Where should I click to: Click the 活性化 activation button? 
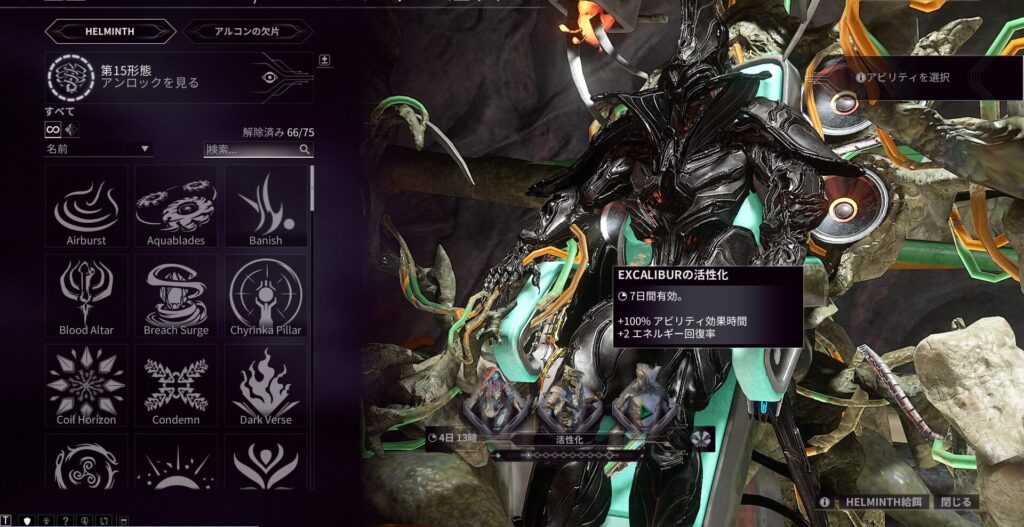[x=561, y=437]
